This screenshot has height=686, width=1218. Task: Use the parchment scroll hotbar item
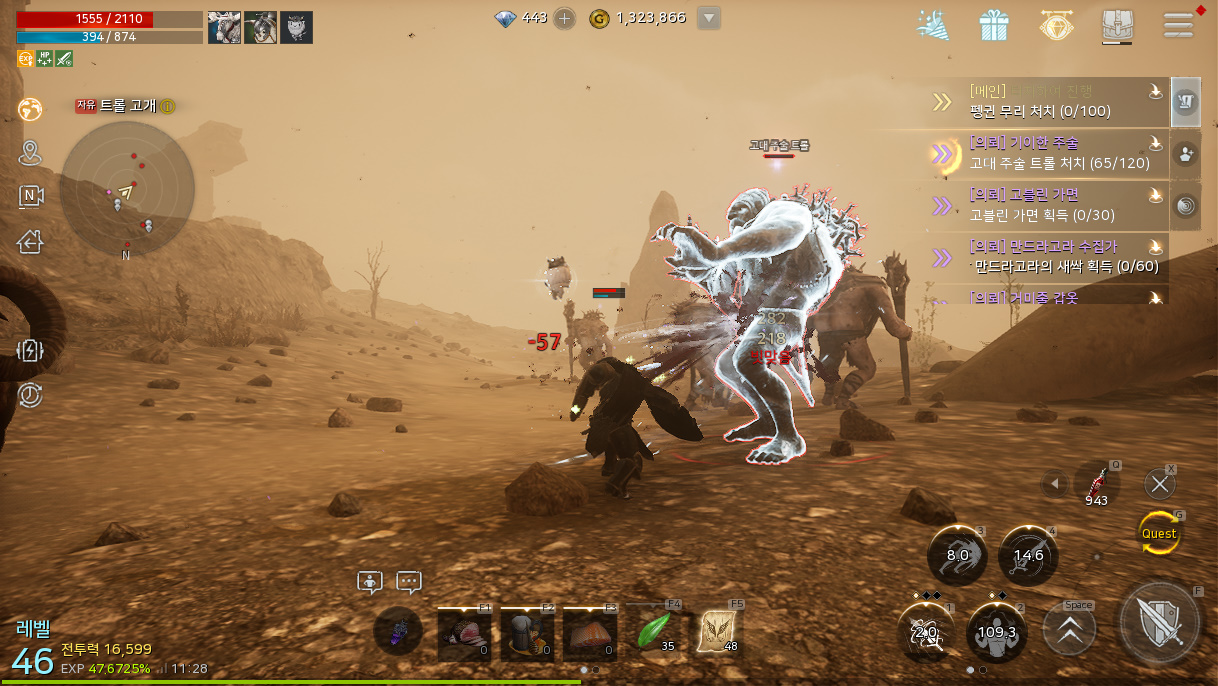point(717,632)
